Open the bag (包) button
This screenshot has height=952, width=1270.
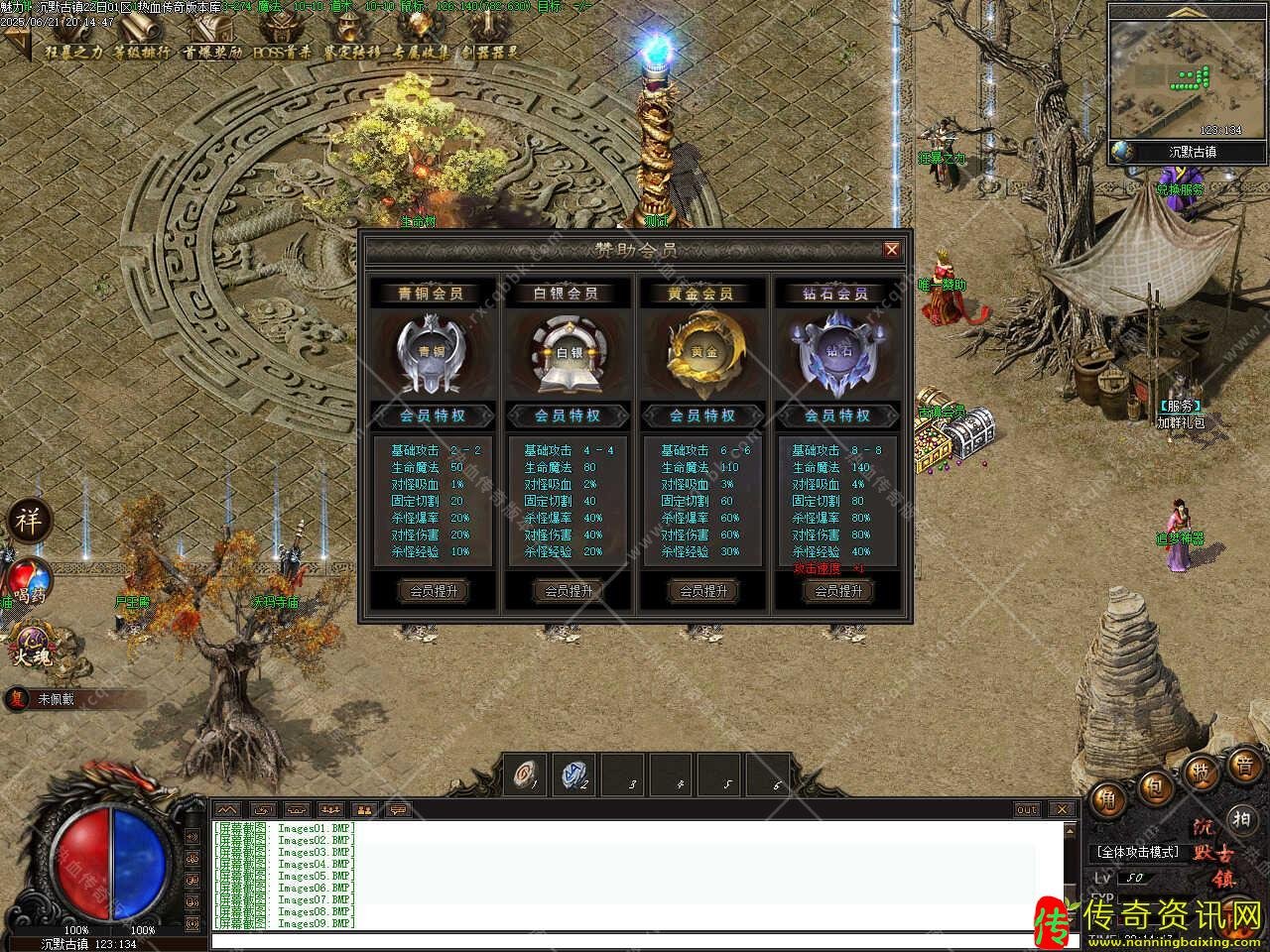(1154, 787)
